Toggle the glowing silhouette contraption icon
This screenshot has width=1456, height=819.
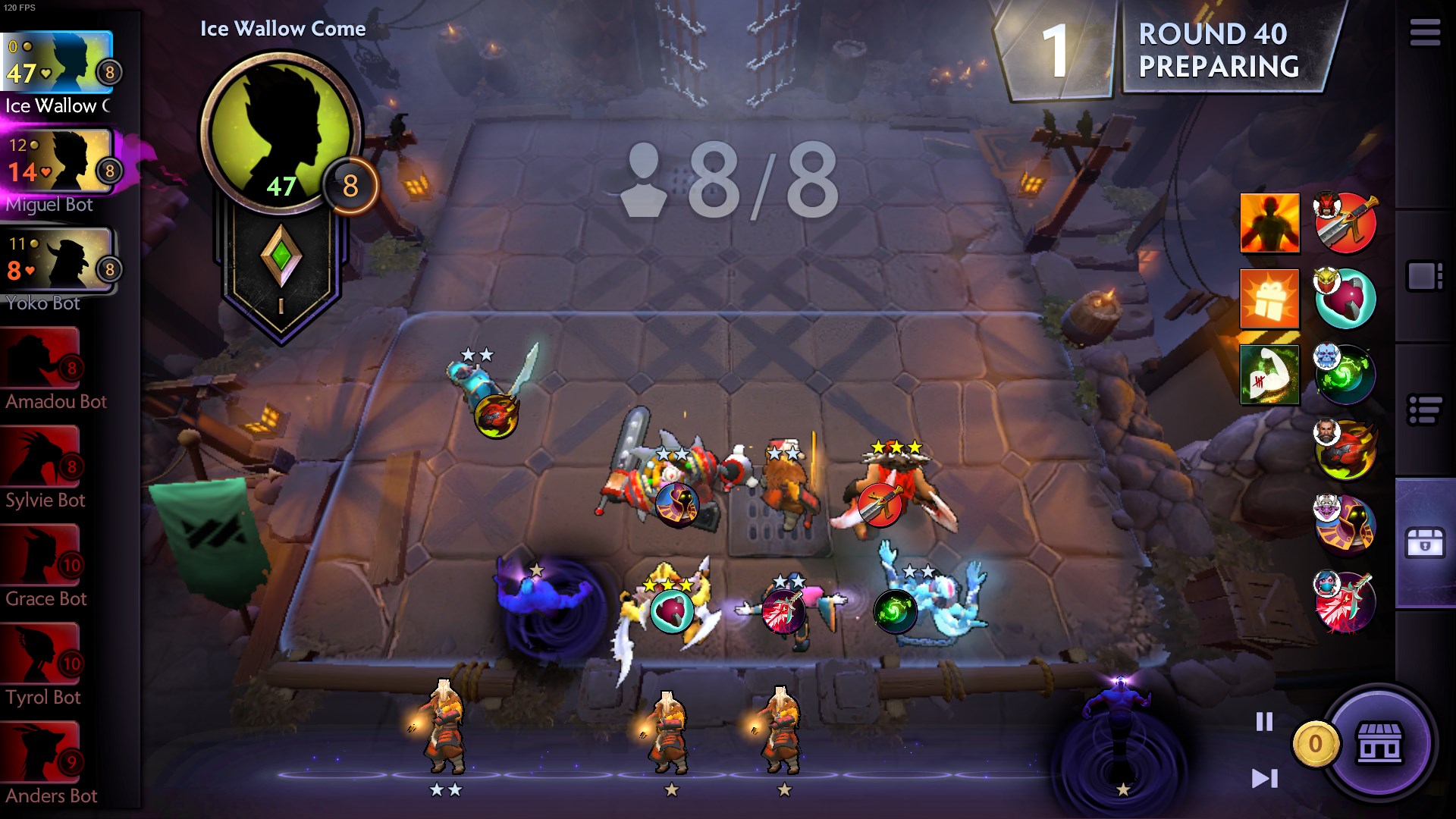pyautogui.click(x=1270, y=224)
